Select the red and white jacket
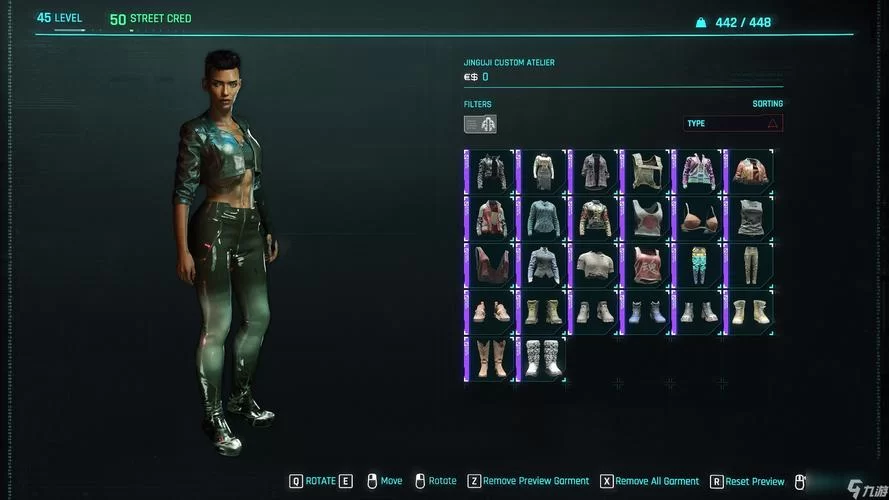This screenshot has width=889, height=500. (x=491, y=218)
